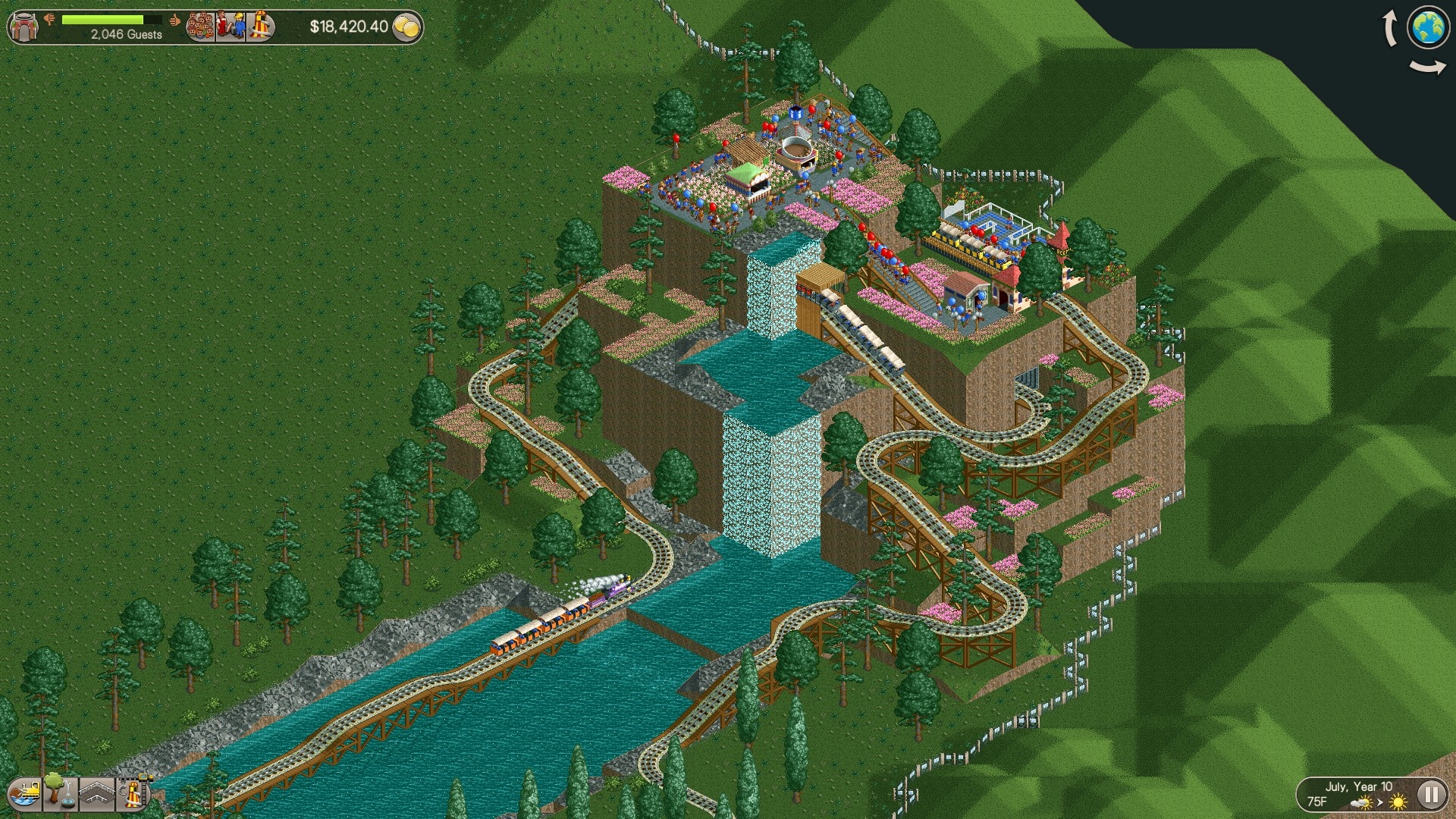Screen dimensions: 1456x819
Task: Click the globe map view button
Action: pos(1428,27)
